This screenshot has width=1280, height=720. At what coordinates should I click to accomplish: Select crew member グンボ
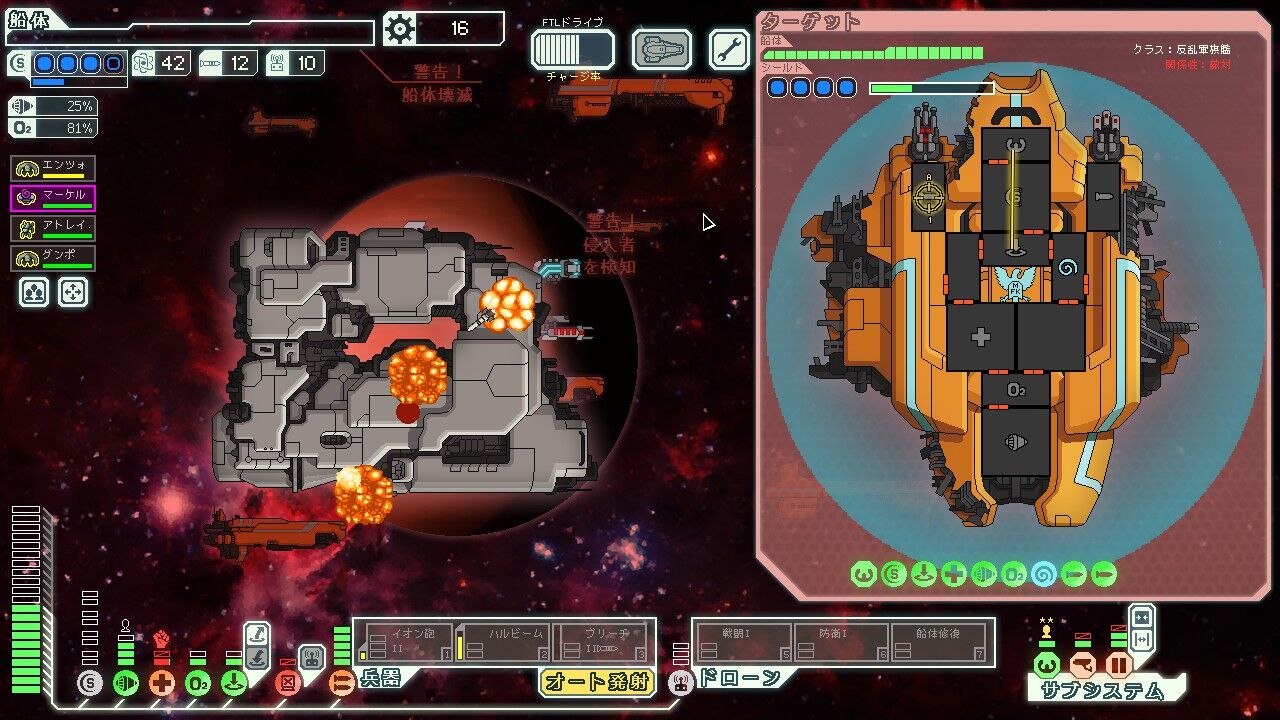54,258
